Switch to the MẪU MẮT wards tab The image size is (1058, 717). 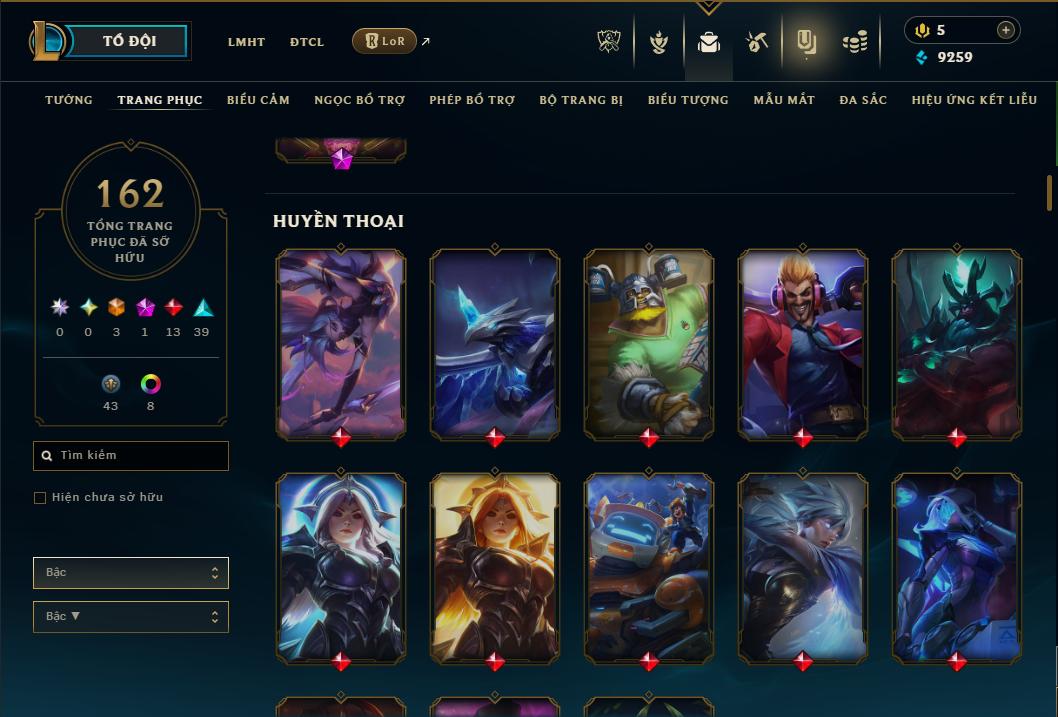point(784,100)
